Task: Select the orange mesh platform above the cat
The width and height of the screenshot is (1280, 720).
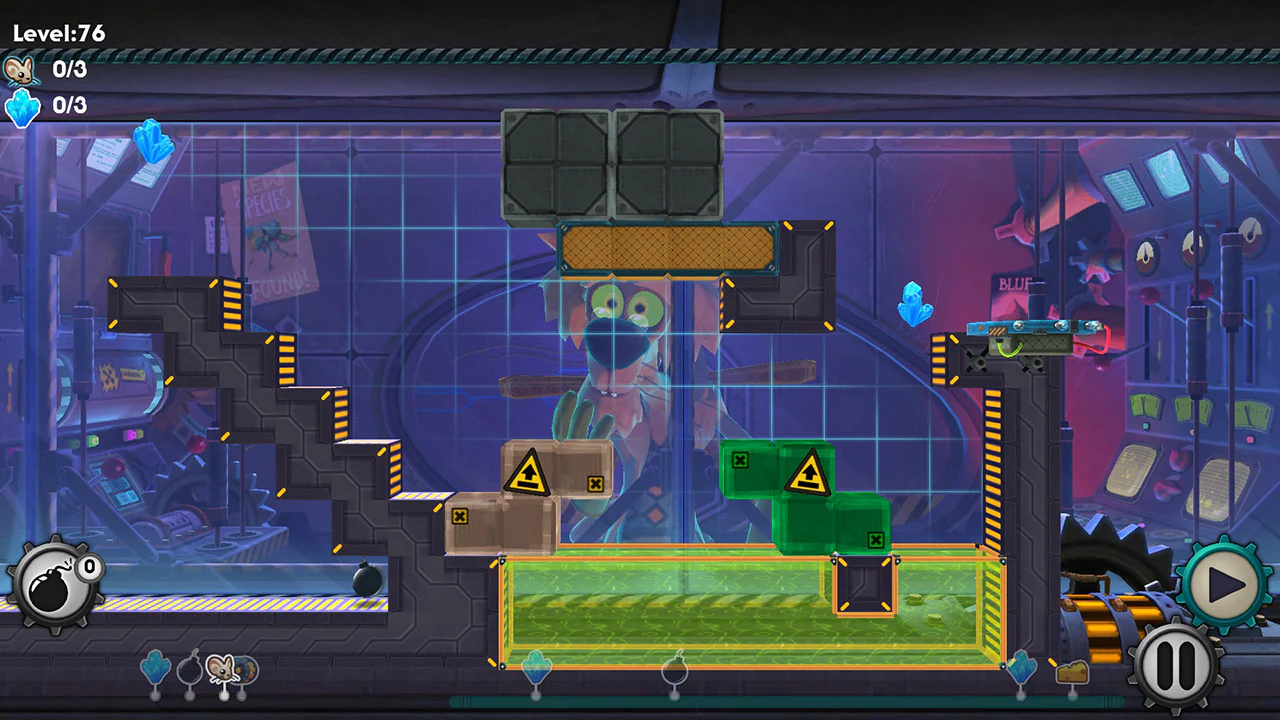Action: click(668, 249)
